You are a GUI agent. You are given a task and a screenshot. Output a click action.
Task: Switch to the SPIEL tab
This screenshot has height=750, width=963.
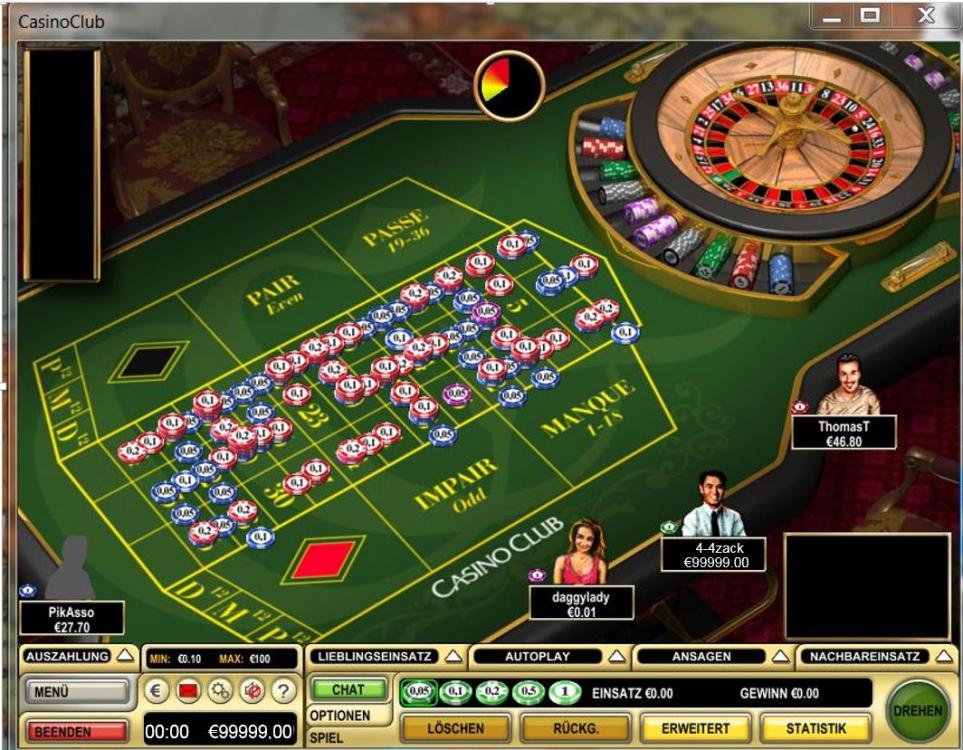(326, 737)
